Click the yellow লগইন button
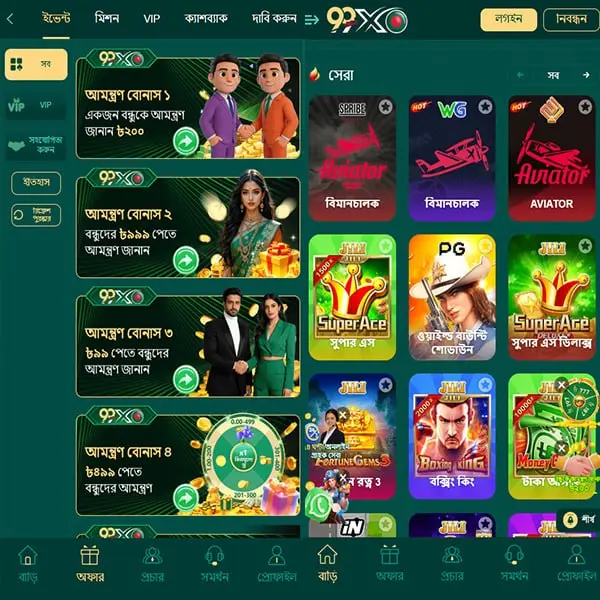Image resolution: width=600 pixels, height=600 pixels. [508, 20]
